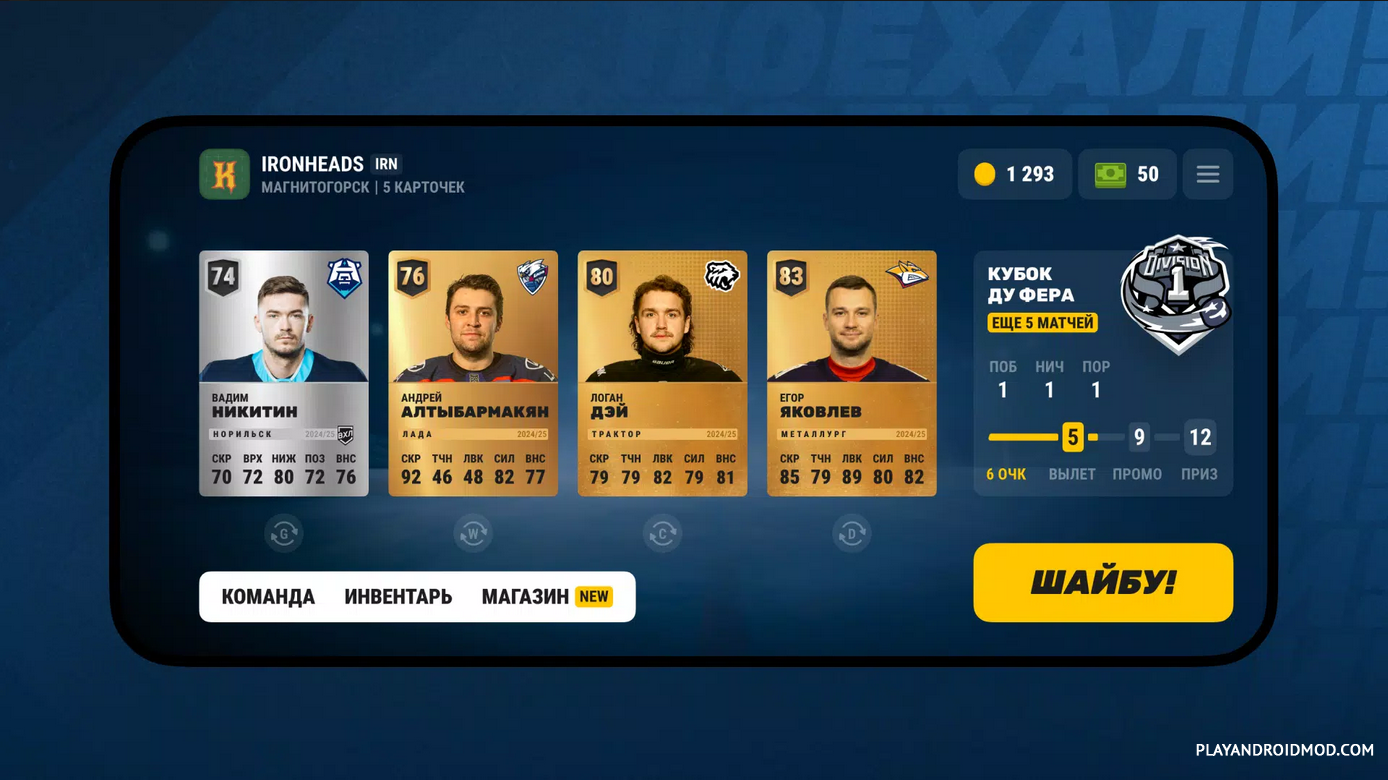Open the hamburger menu

click(1207, 174)
